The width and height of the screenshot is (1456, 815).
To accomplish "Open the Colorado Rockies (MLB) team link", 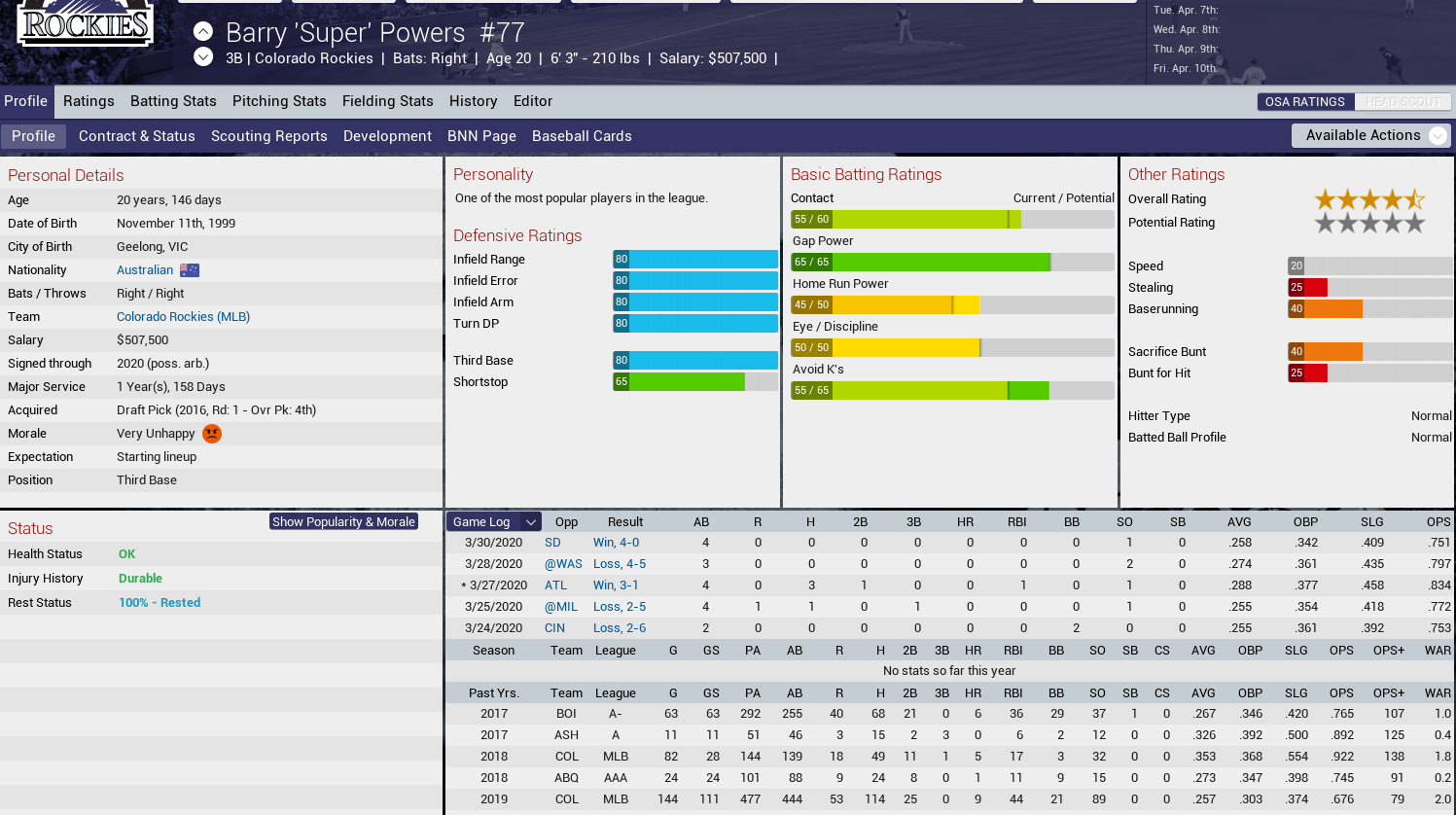I will 183,317.
